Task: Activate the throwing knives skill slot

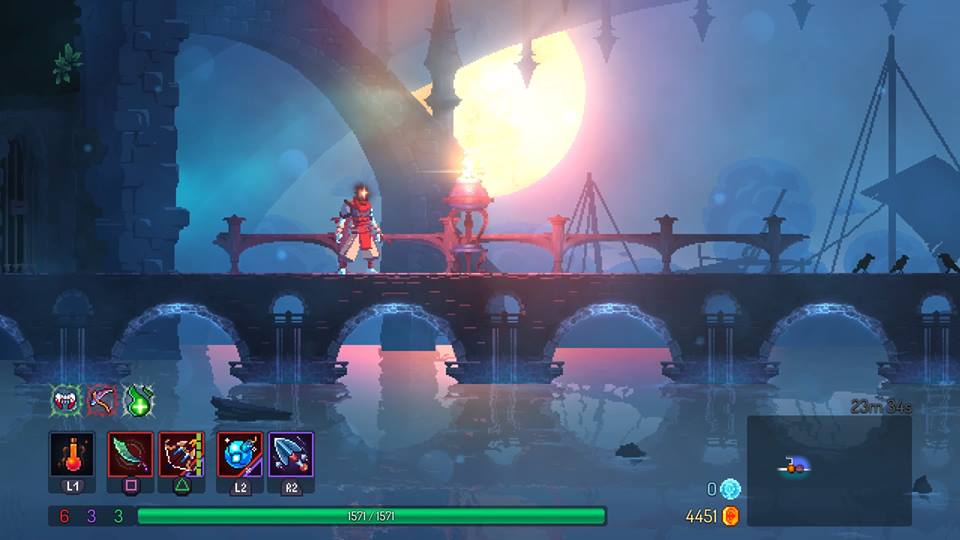Action: (291, 455)
